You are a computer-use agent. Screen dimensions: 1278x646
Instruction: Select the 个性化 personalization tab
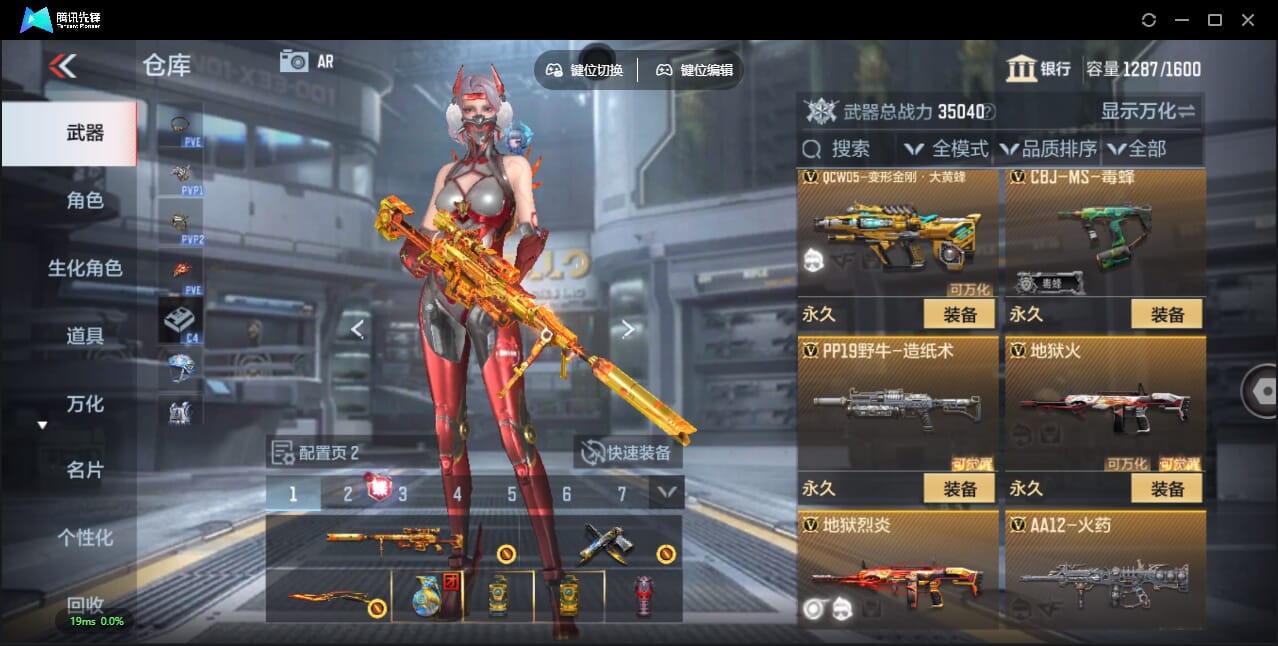85,537
